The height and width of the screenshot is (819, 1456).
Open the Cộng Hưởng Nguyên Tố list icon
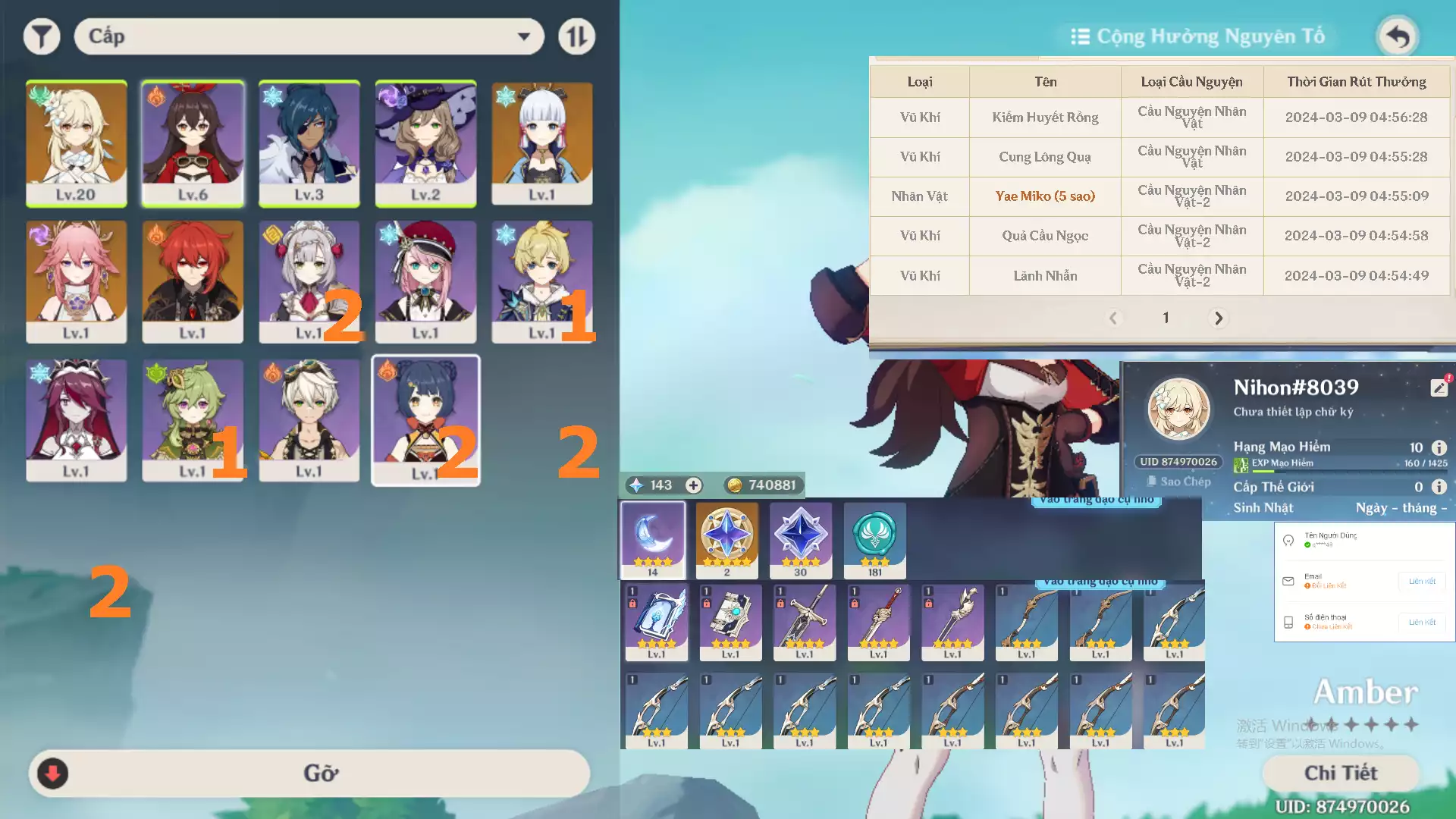coord(1080,36)
